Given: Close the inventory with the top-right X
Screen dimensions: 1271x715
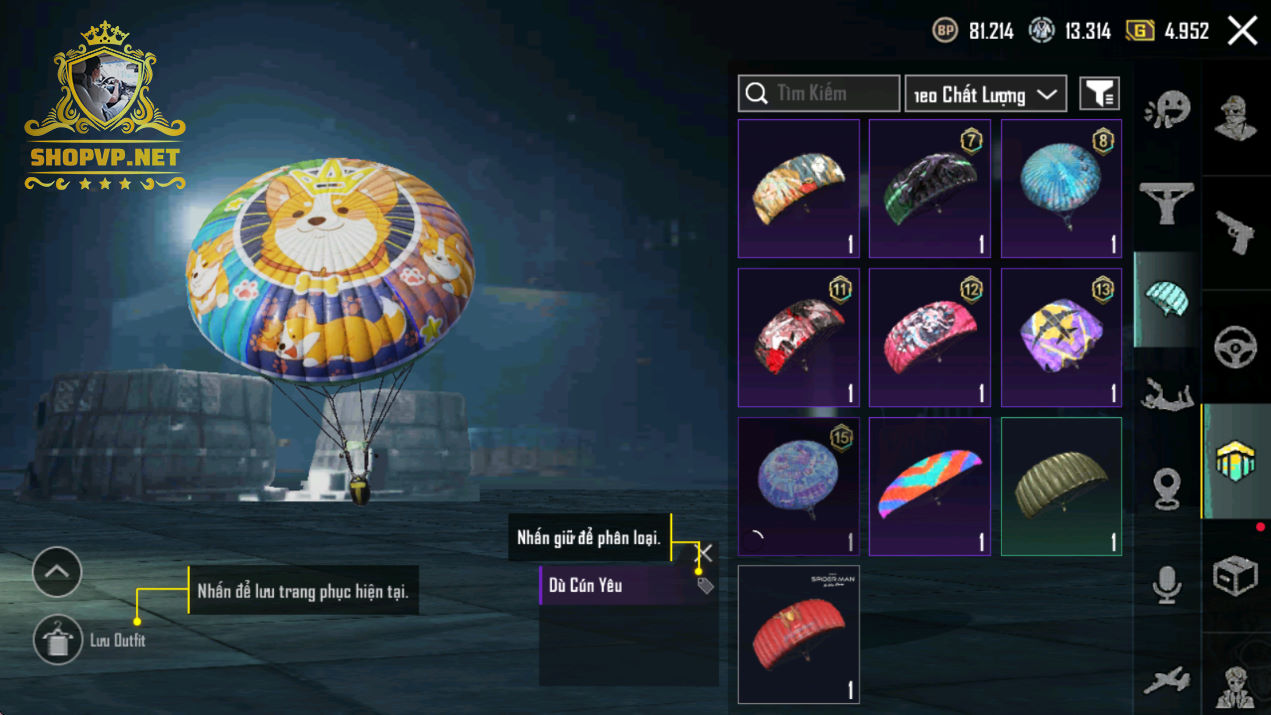Looking at the screenshot, I should (x=1242, y=31).
